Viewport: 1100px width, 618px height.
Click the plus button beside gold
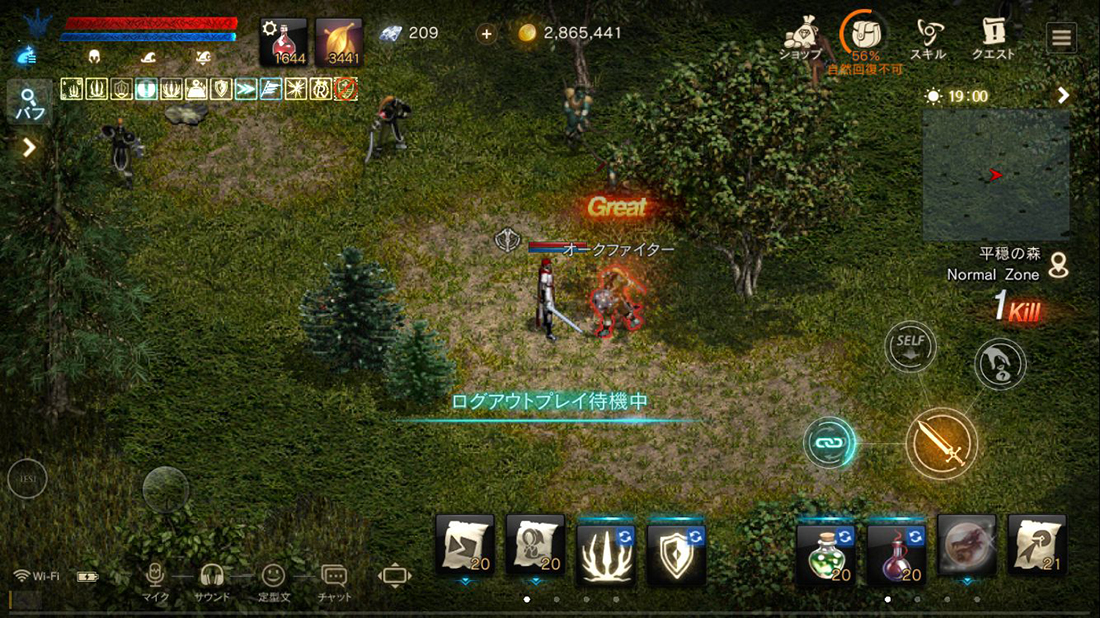pyautogui.click(x=486, y=34)
